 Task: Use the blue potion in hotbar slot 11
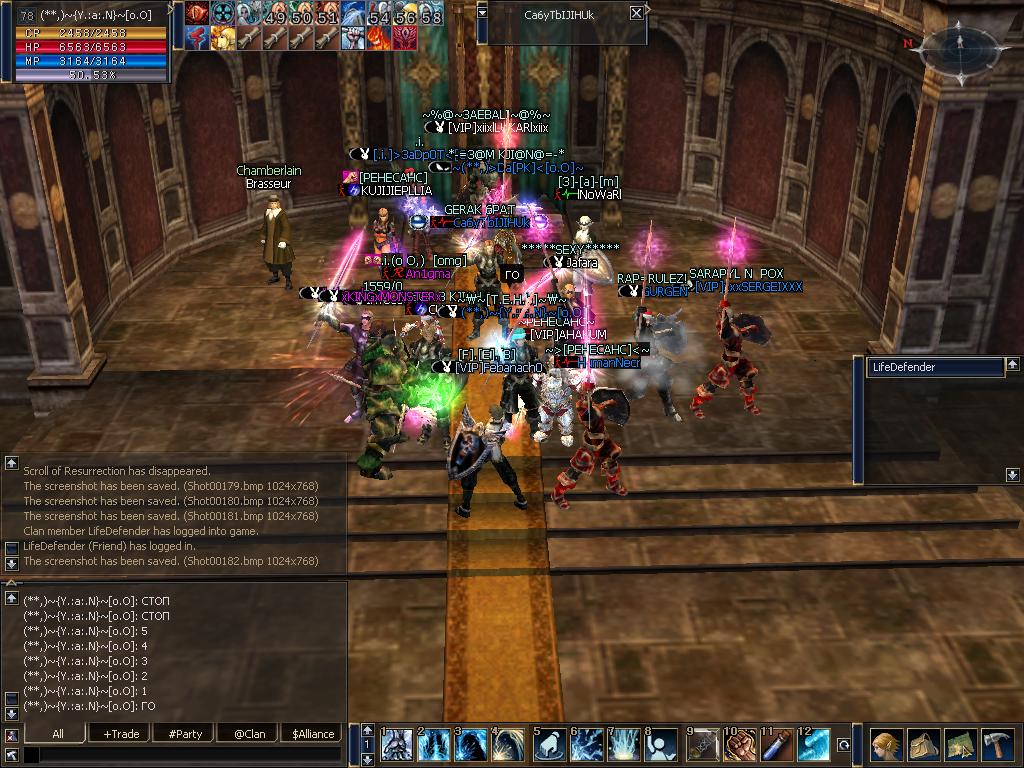pos(779,746)
